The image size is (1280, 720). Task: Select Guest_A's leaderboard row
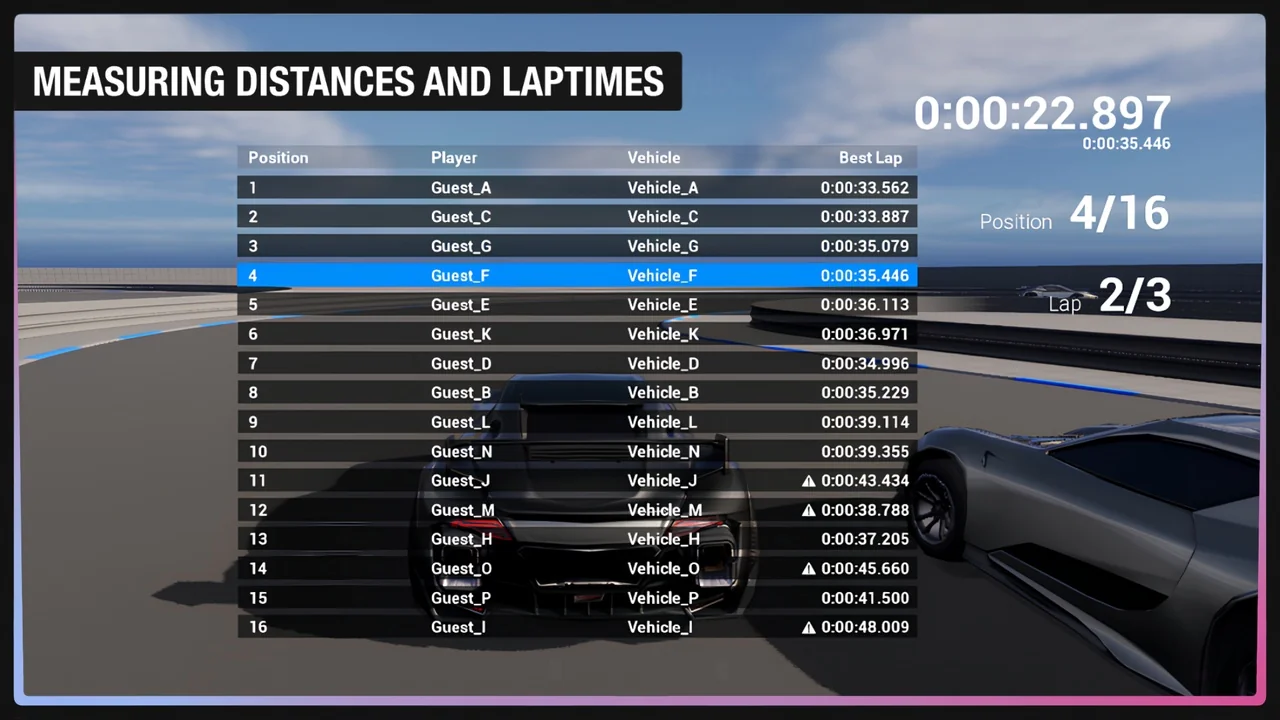pos(577,188)
